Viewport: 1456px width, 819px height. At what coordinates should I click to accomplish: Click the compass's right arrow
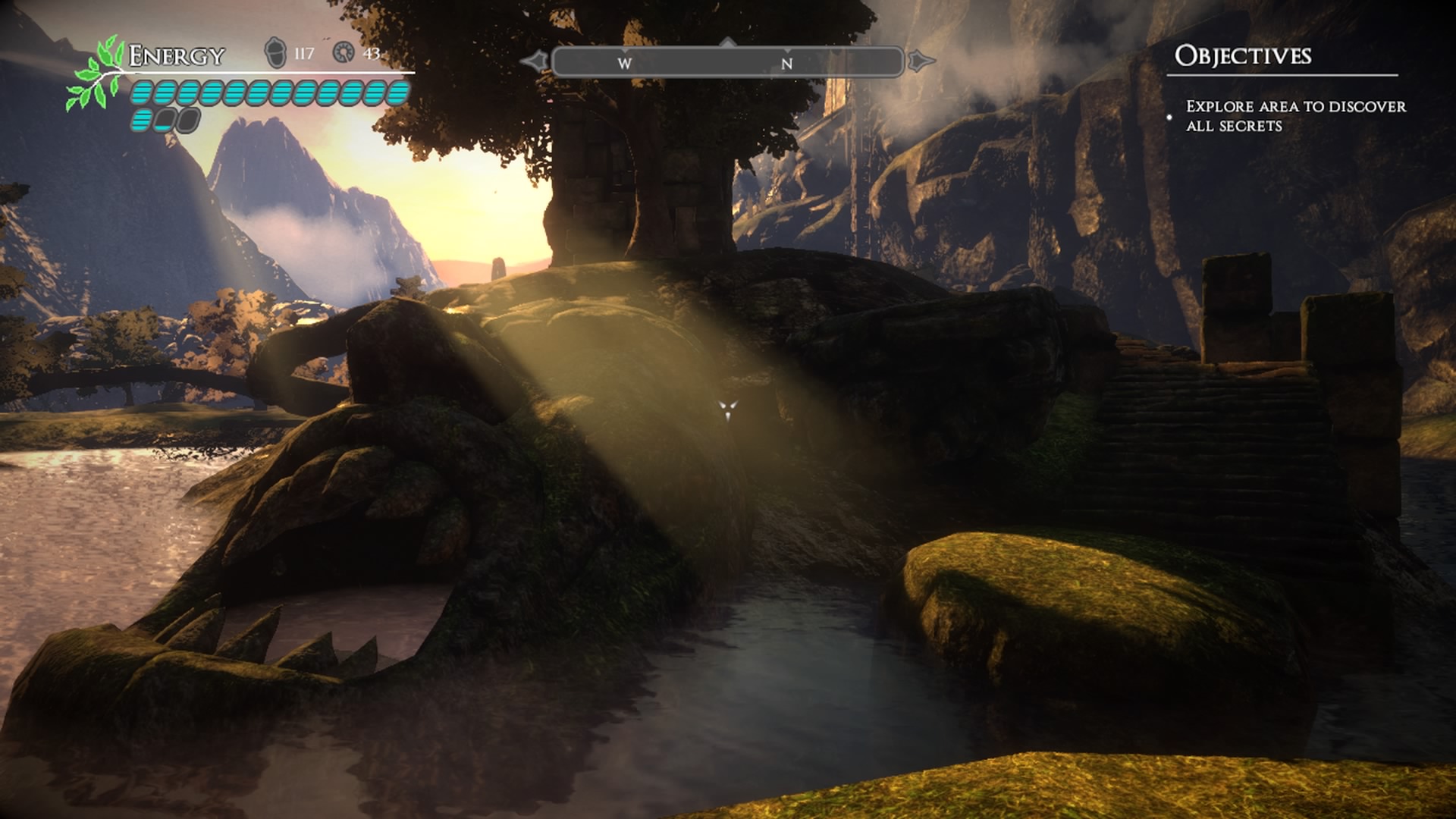[921, 61]
